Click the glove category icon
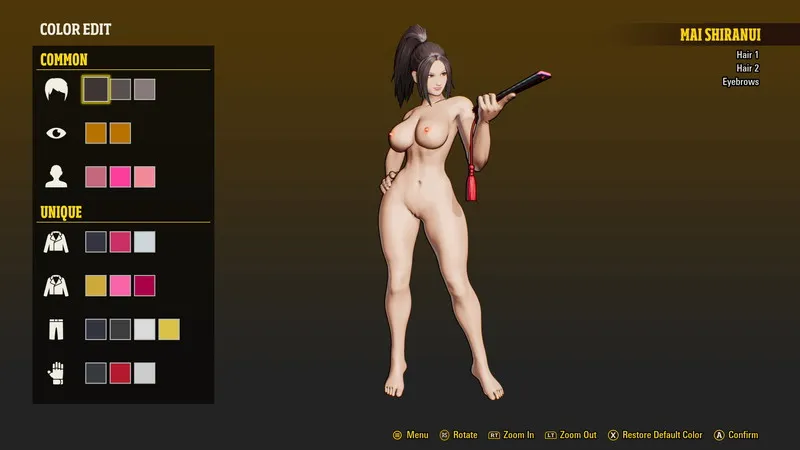 tap(56, 373)
